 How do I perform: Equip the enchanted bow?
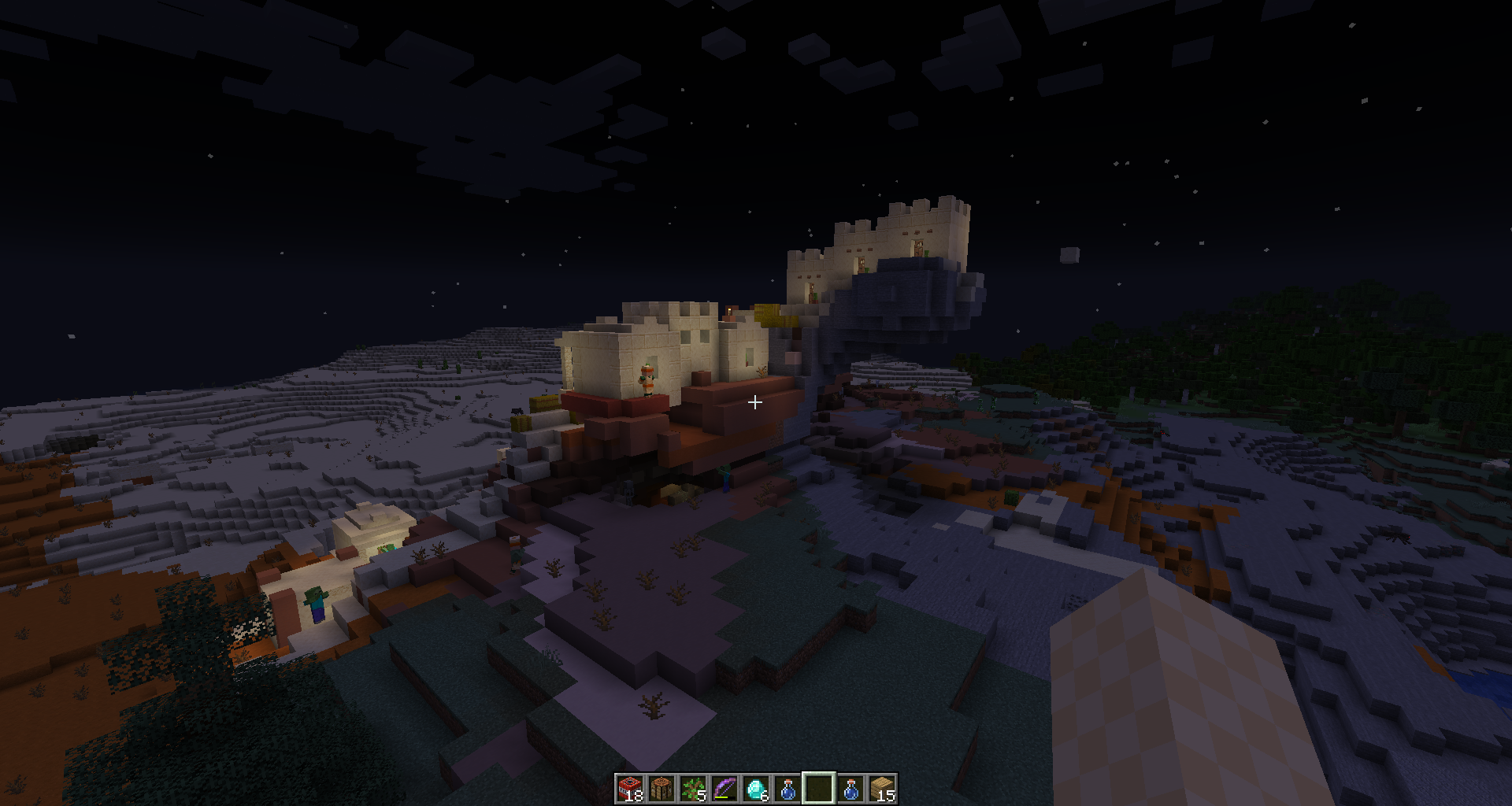[x=724, y=788]
